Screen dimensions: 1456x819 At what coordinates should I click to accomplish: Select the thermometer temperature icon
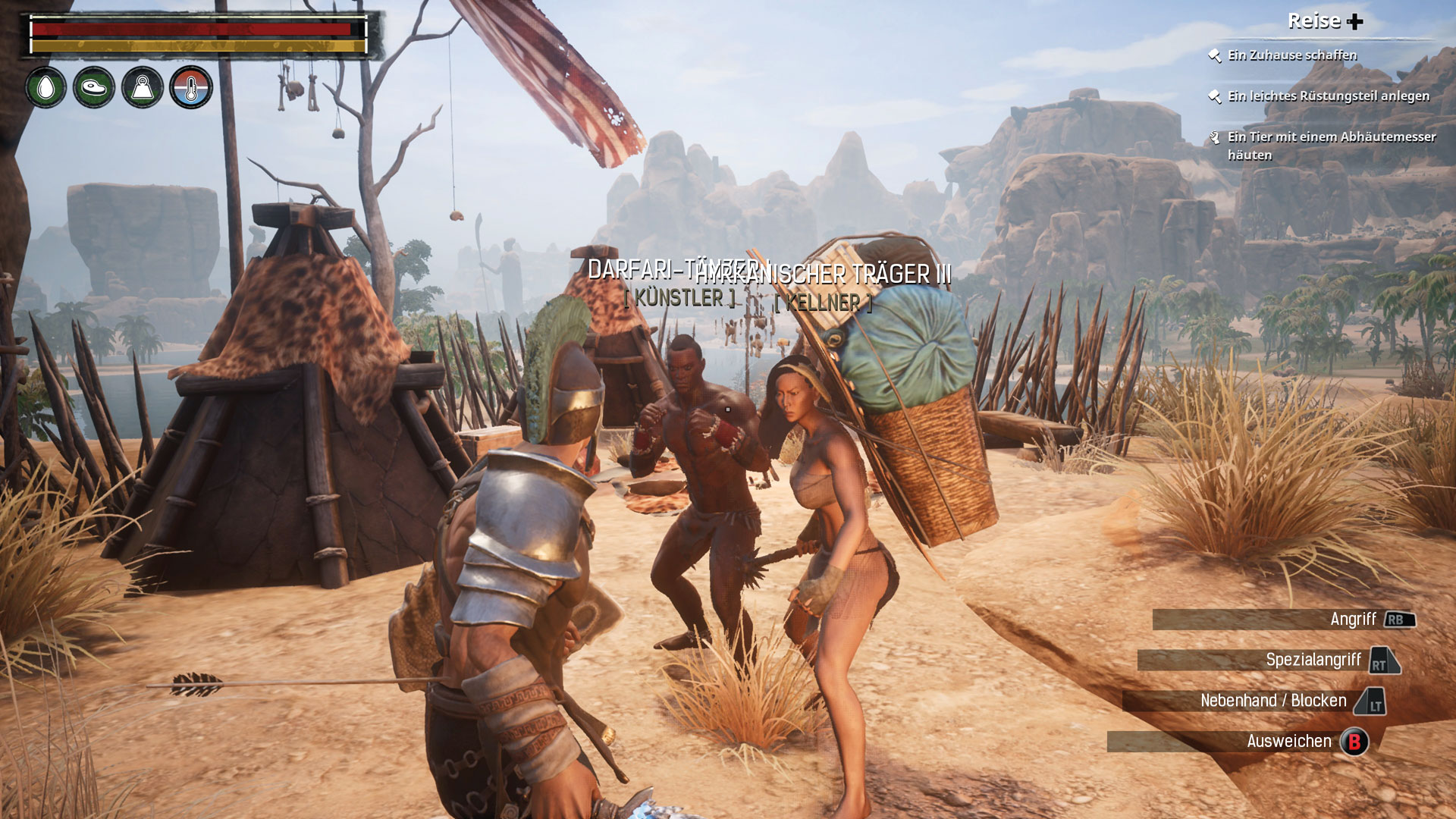click(191, 88)
